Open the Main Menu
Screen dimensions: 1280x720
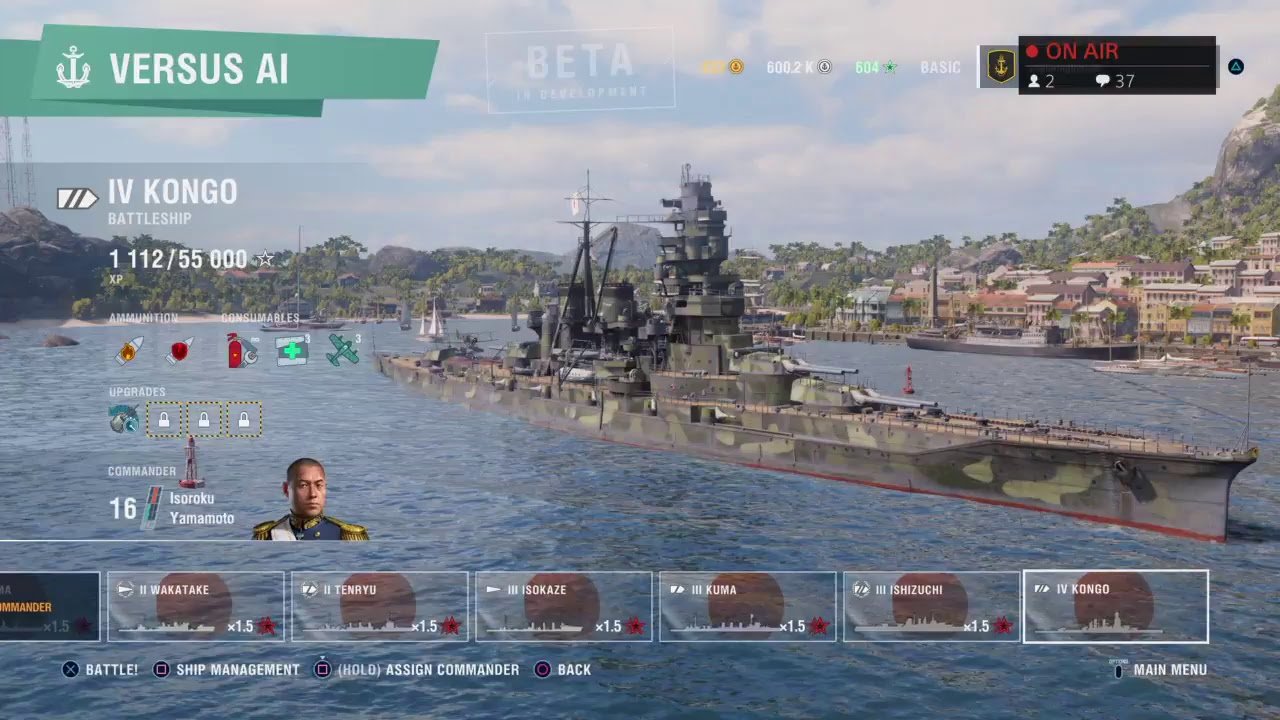click(x=1160, y=669)
